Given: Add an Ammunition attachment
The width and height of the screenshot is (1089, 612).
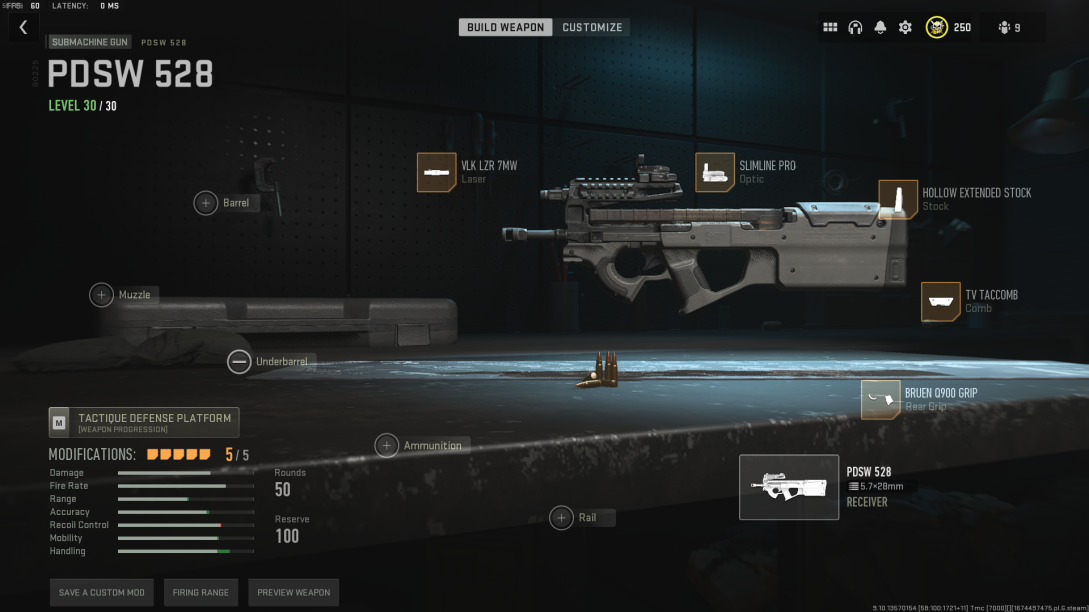Looking at the screenshot, I should coord(387,446).
